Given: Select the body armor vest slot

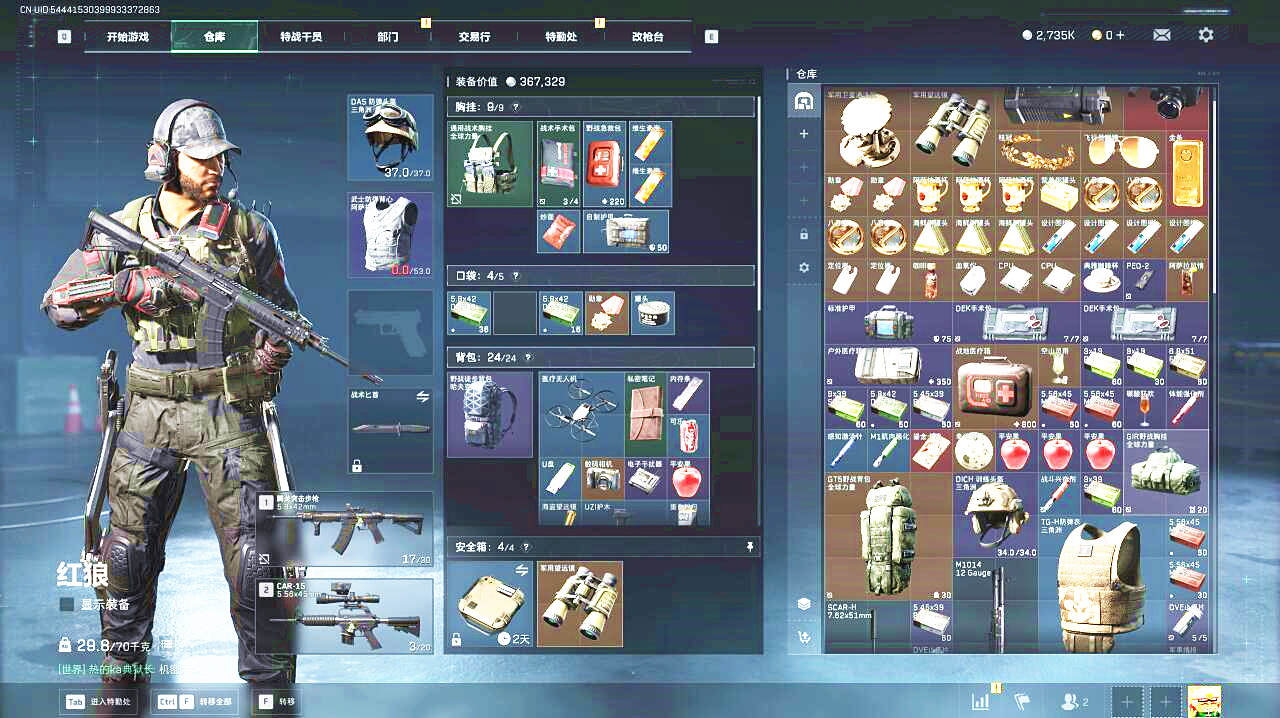Looking at the screenshot, I should coord(390,234).
